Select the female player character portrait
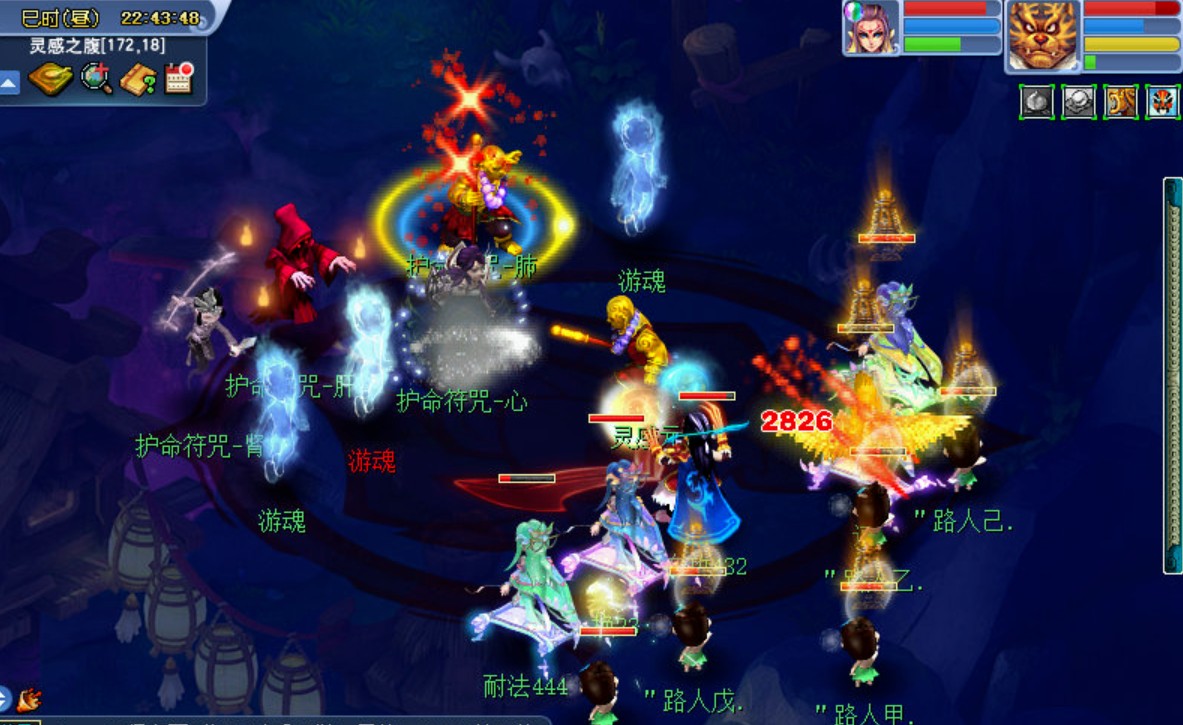The width and height of the screenshot is (1183, 725). (871, 28)
